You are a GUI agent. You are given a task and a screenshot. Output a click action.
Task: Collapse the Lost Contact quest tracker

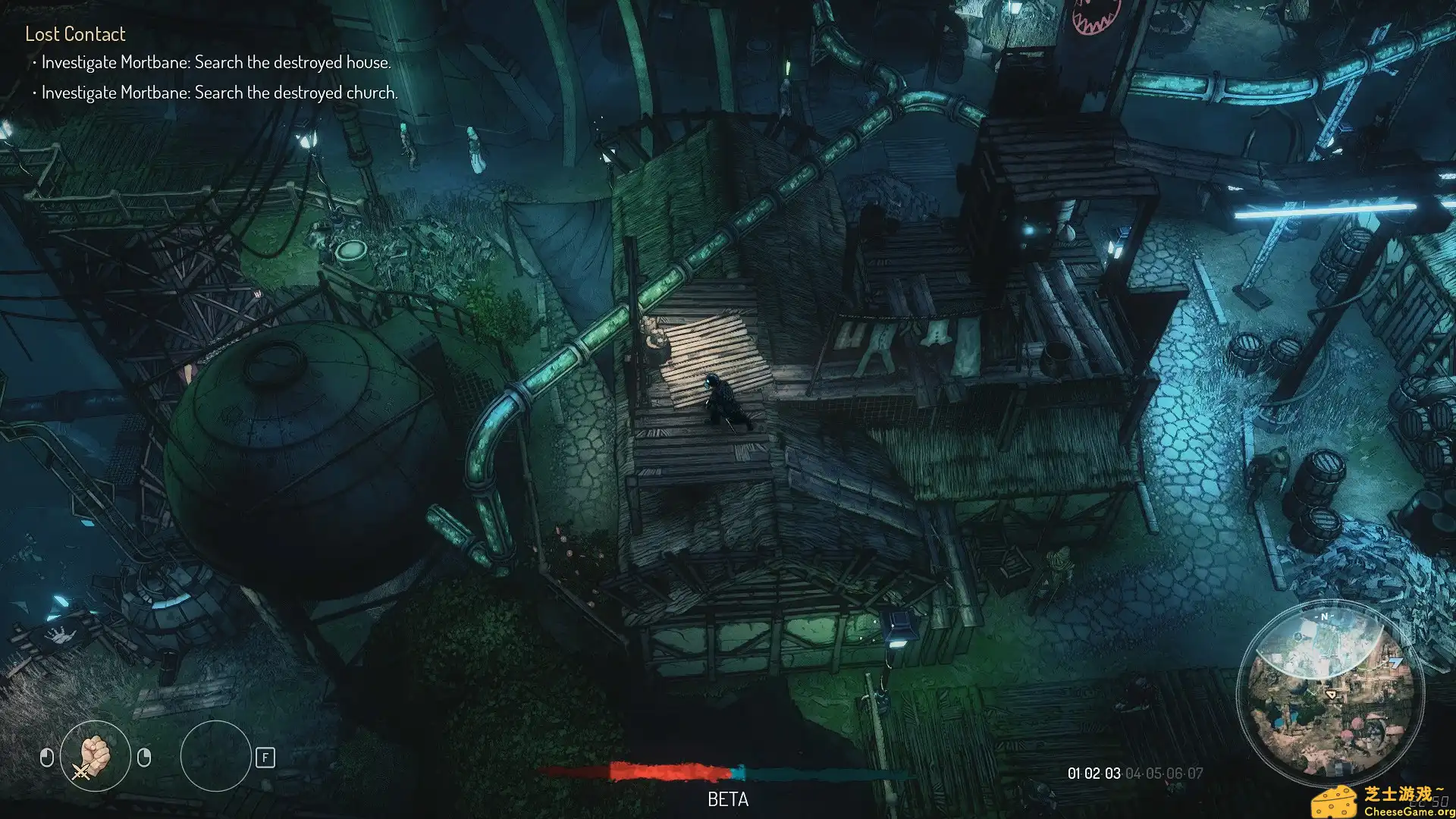75,33
